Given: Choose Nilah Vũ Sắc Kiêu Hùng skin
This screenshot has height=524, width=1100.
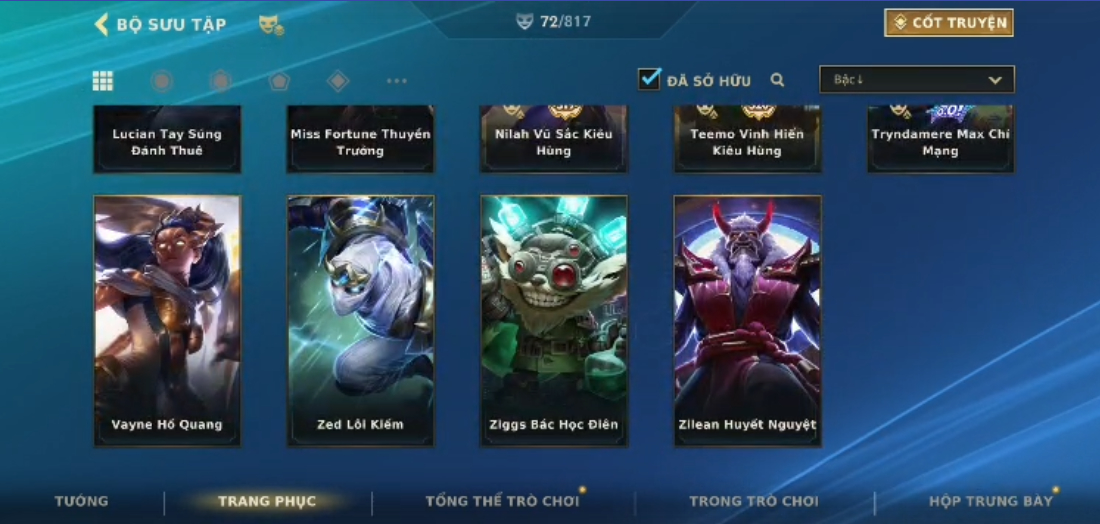Looking at the screenshot, I should [x=554, y=139].
